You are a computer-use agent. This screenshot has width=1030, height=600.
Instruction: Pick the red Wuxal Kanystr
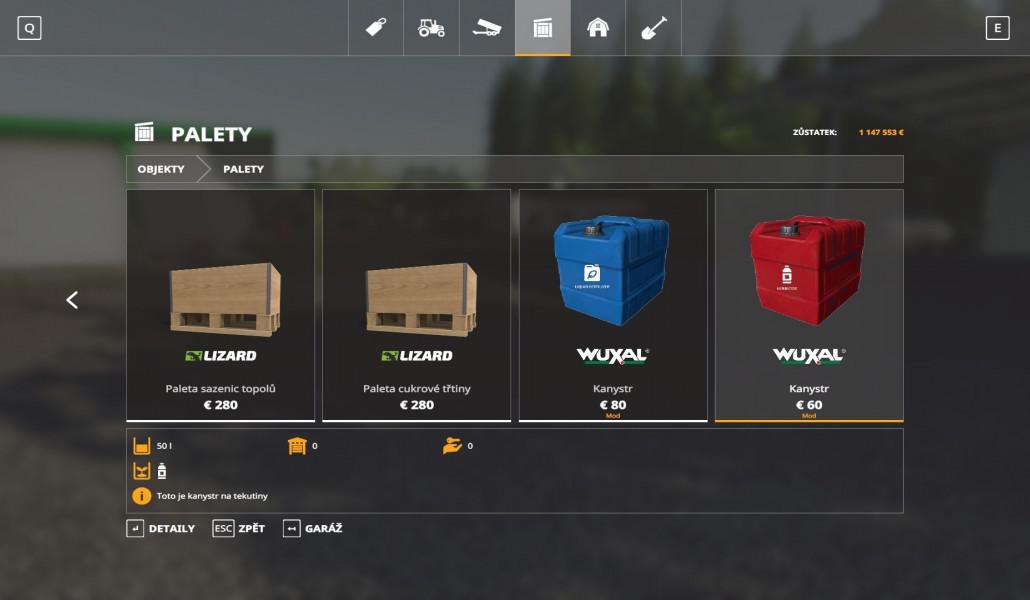click(x=808, y=305)
